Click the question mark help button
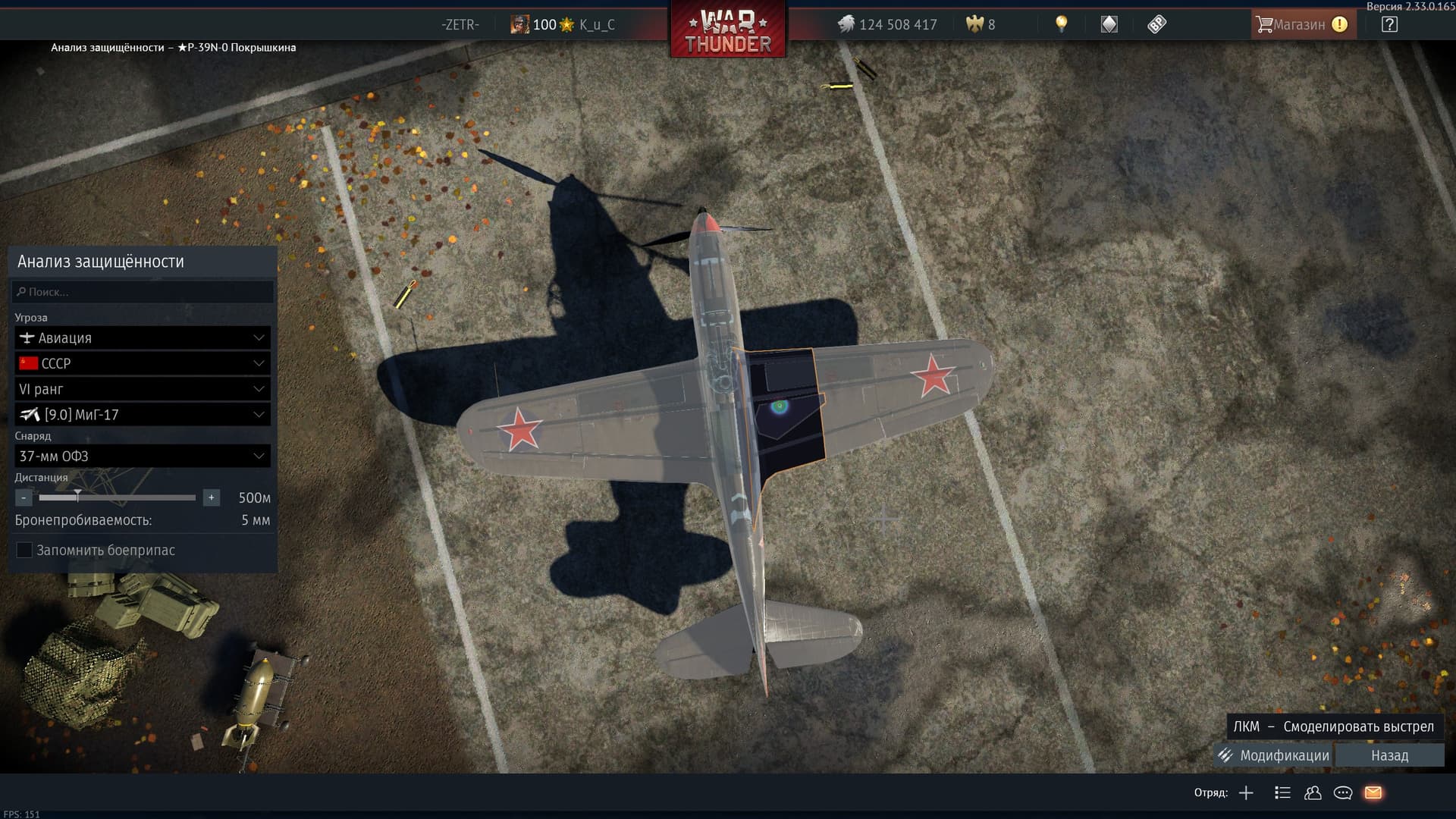This screenshot has height=819, width=1456. pyautogui.click(x=1389, y=24)
